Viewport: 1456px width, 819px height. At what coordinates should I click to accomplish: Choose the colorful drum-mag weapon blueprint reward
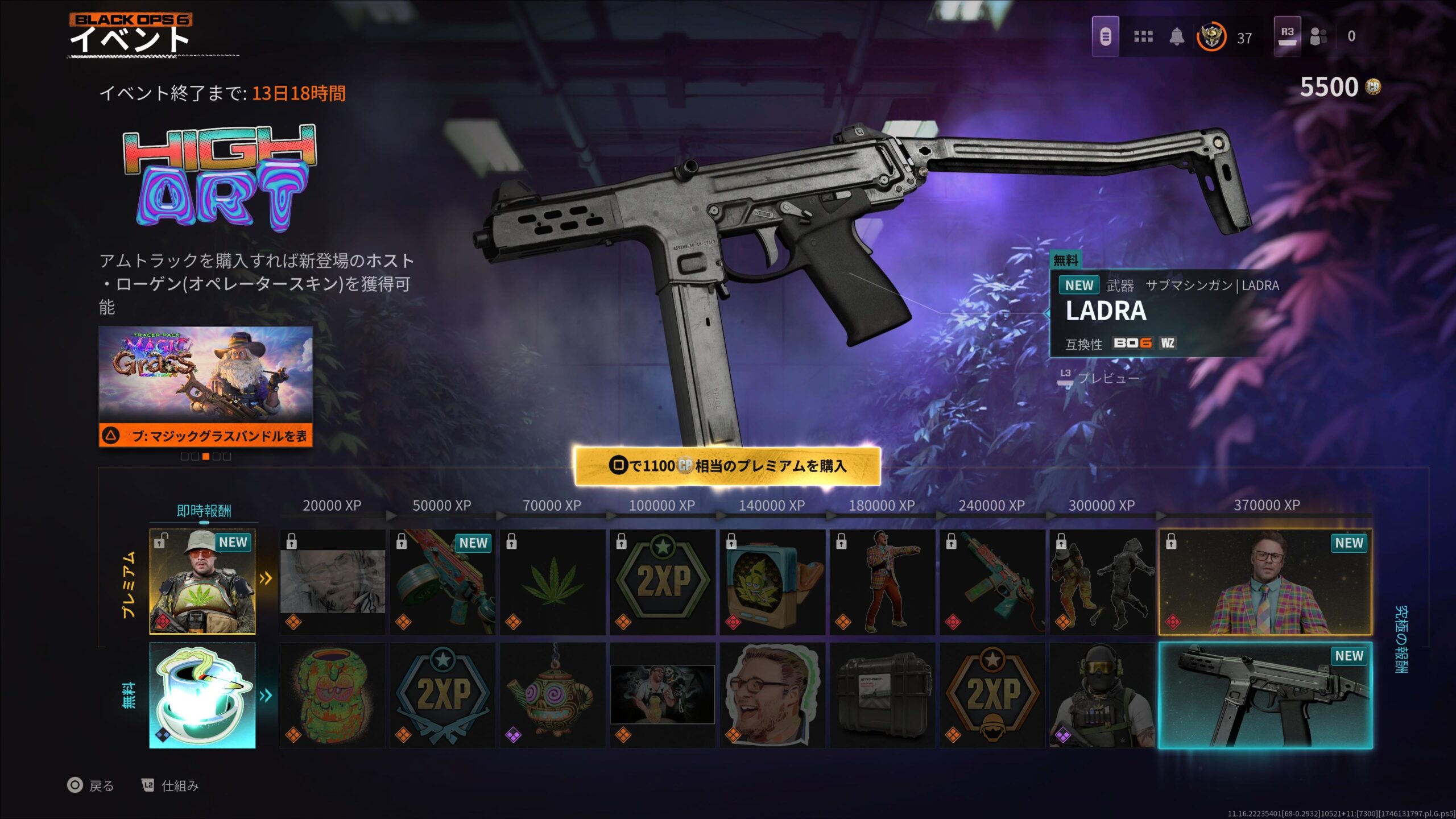tap(442, 582)
